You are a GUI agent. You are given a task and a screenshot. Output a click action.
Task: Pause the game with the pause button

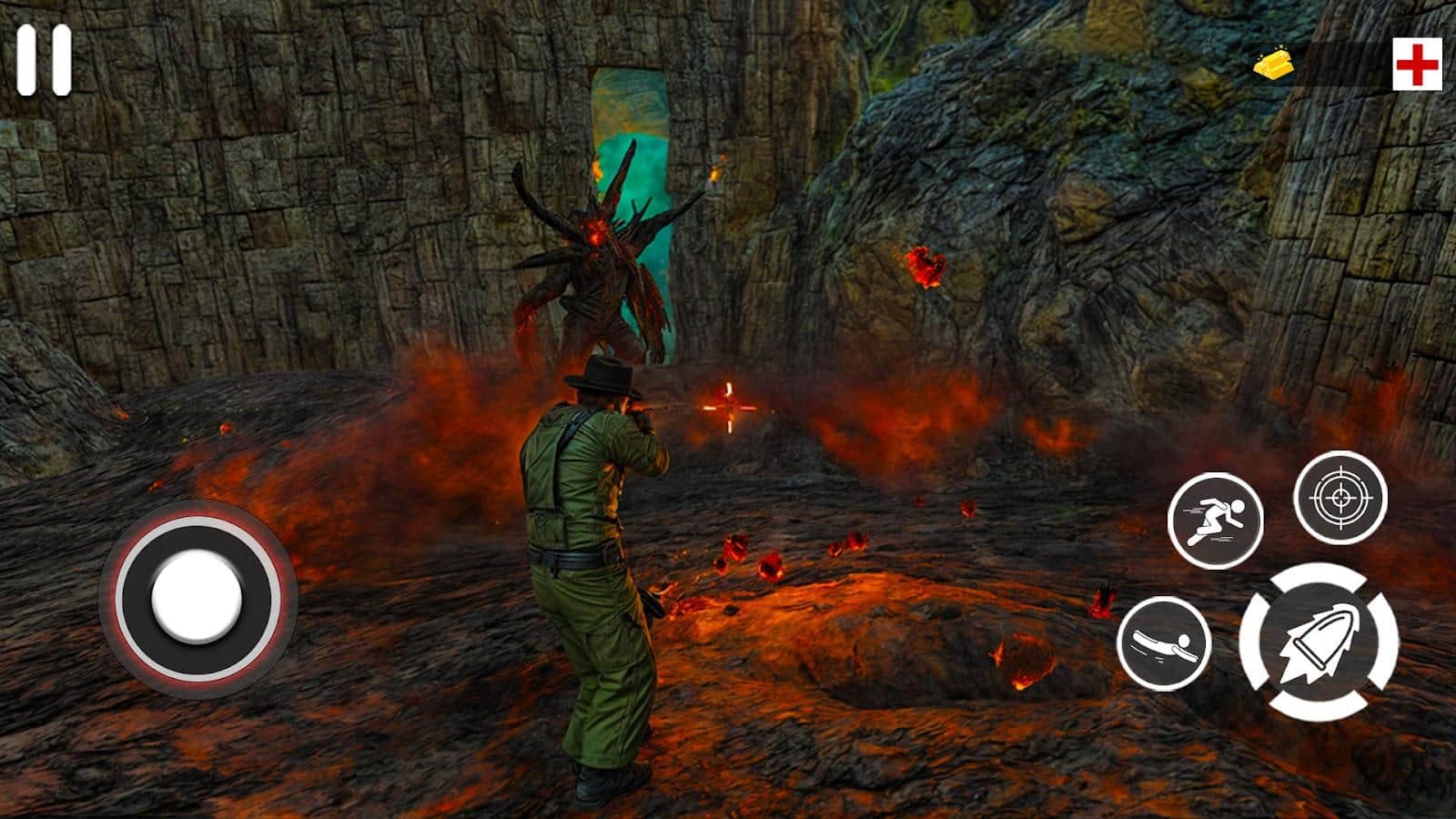point(44,60)
